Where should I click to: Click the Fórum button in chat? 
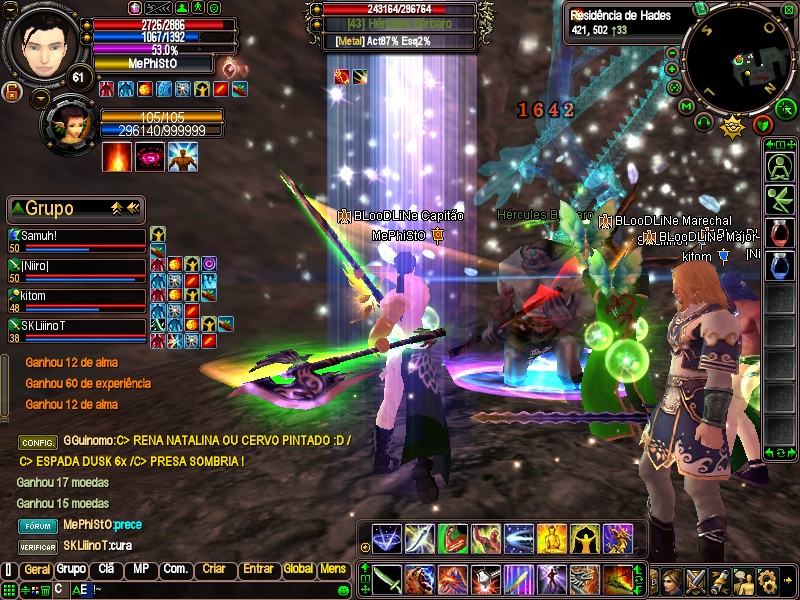tap(38, 525)
